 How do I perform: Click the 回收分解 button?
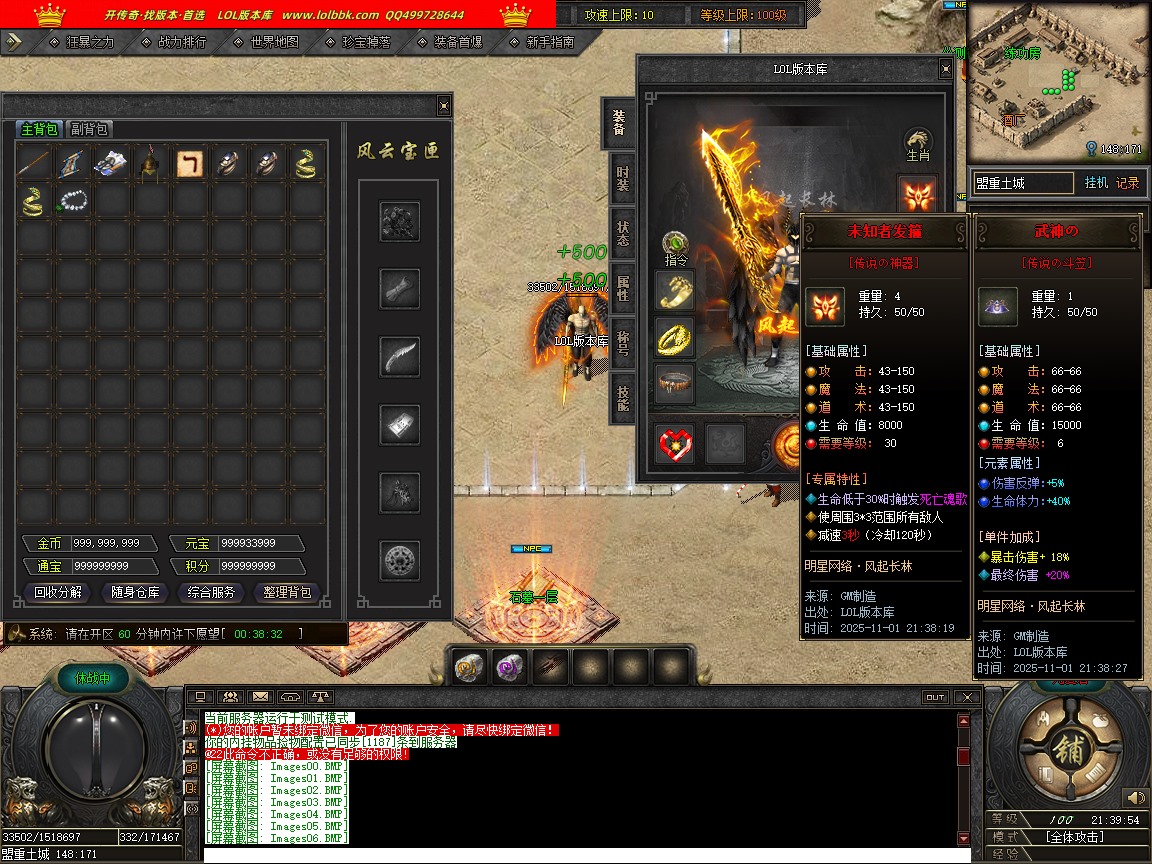(58, 592)
